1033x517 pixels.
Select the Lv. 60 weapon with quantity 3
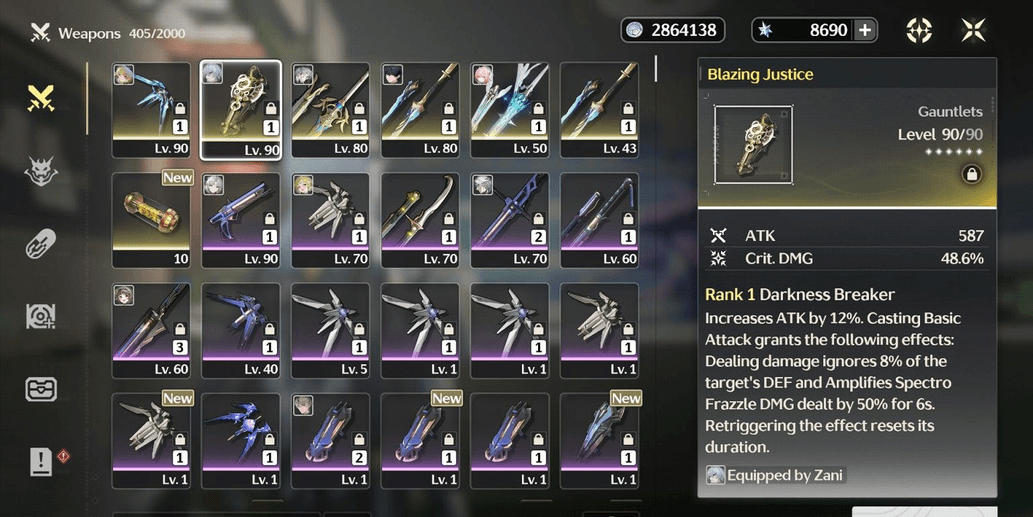pyautogui.click(x=151, y=330)
